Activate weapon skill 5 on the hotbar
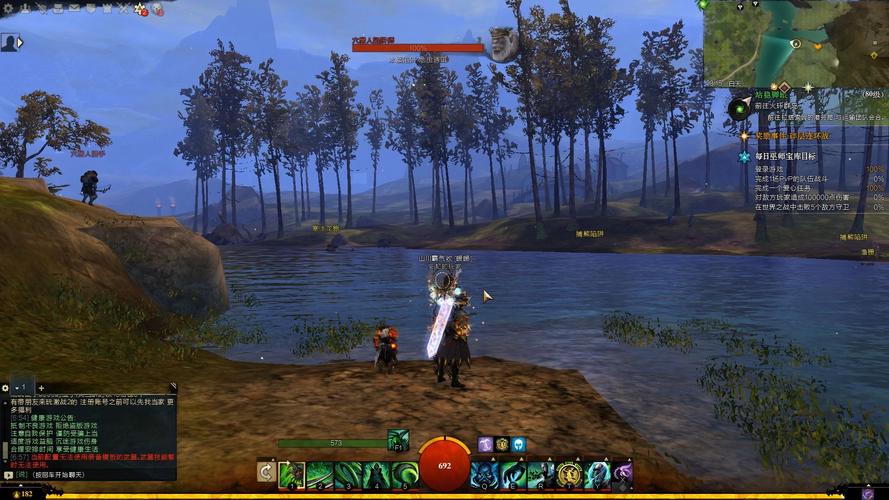This screenshot has height=500, width=889. pyautogui.click(x=404, y=474)
